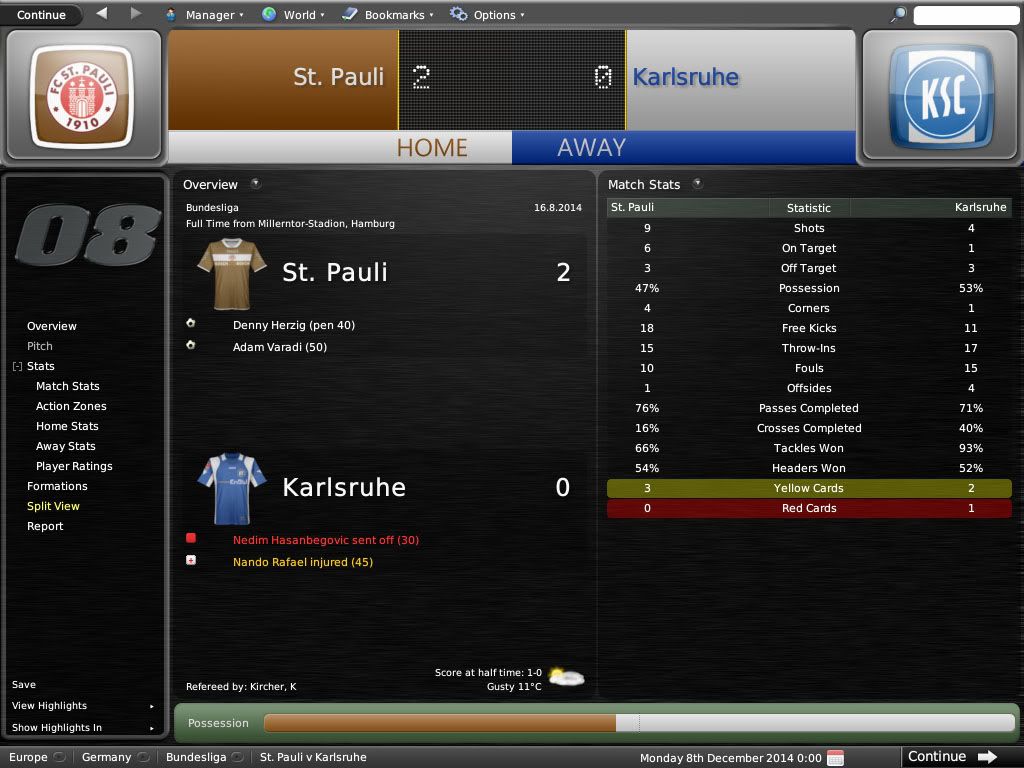Open the Options menu
The height and width of the screenshot is (768, 1024).
[487, 15]
